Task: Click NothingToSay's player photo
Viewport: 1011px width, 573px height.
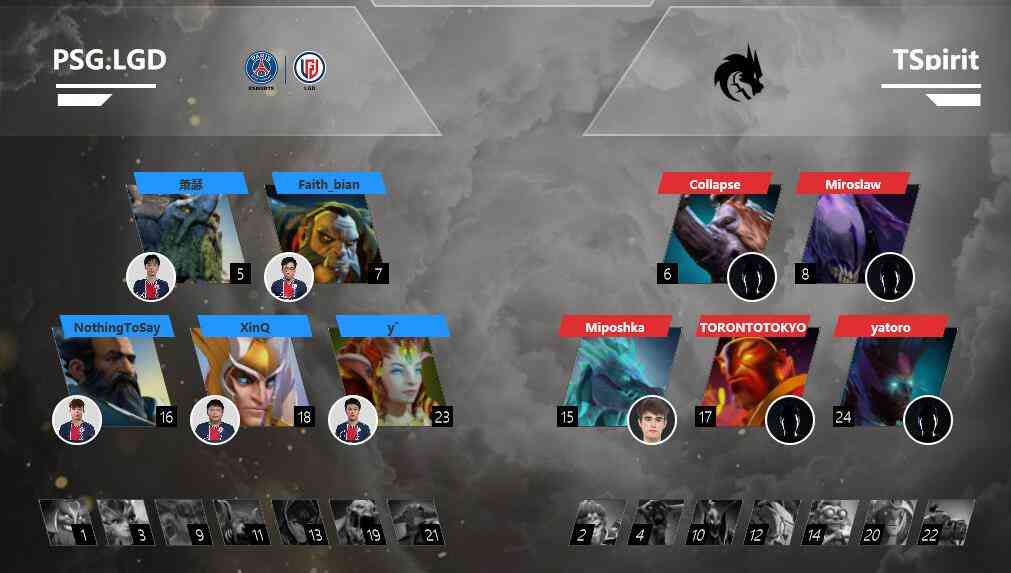Action: point(77,420)
